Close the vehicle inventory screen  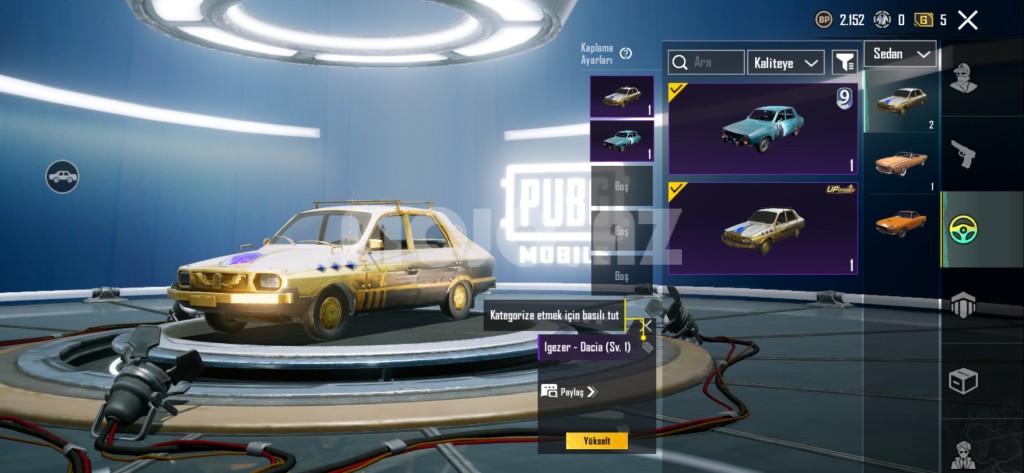point(967,20)
